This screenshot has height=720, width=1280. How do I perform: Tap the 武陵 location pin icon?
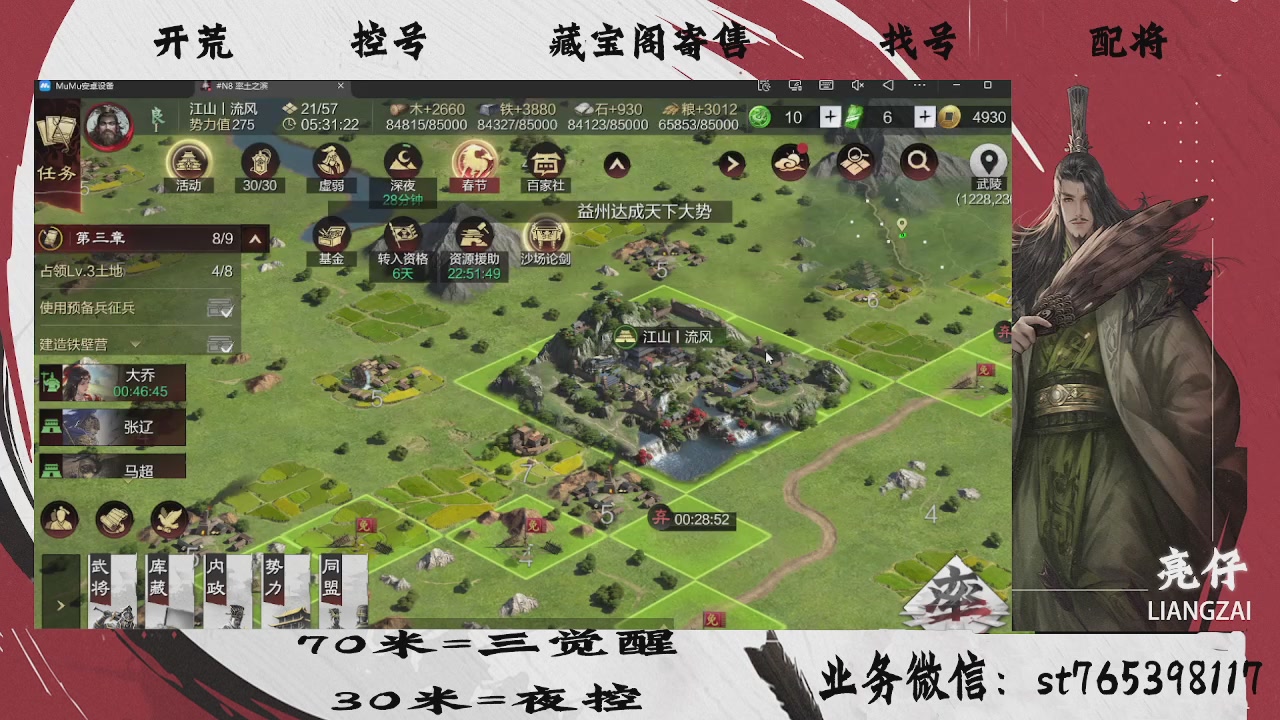[x=988, y=162]
